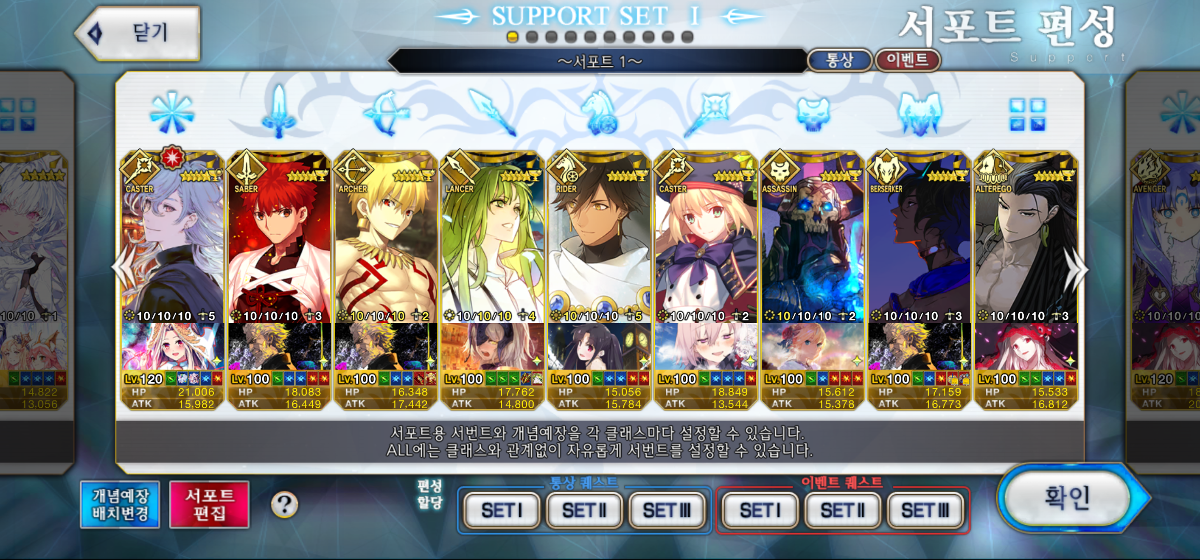Confirm the formation with 확인 button

pyautogui.click(x=1066, y=498)
